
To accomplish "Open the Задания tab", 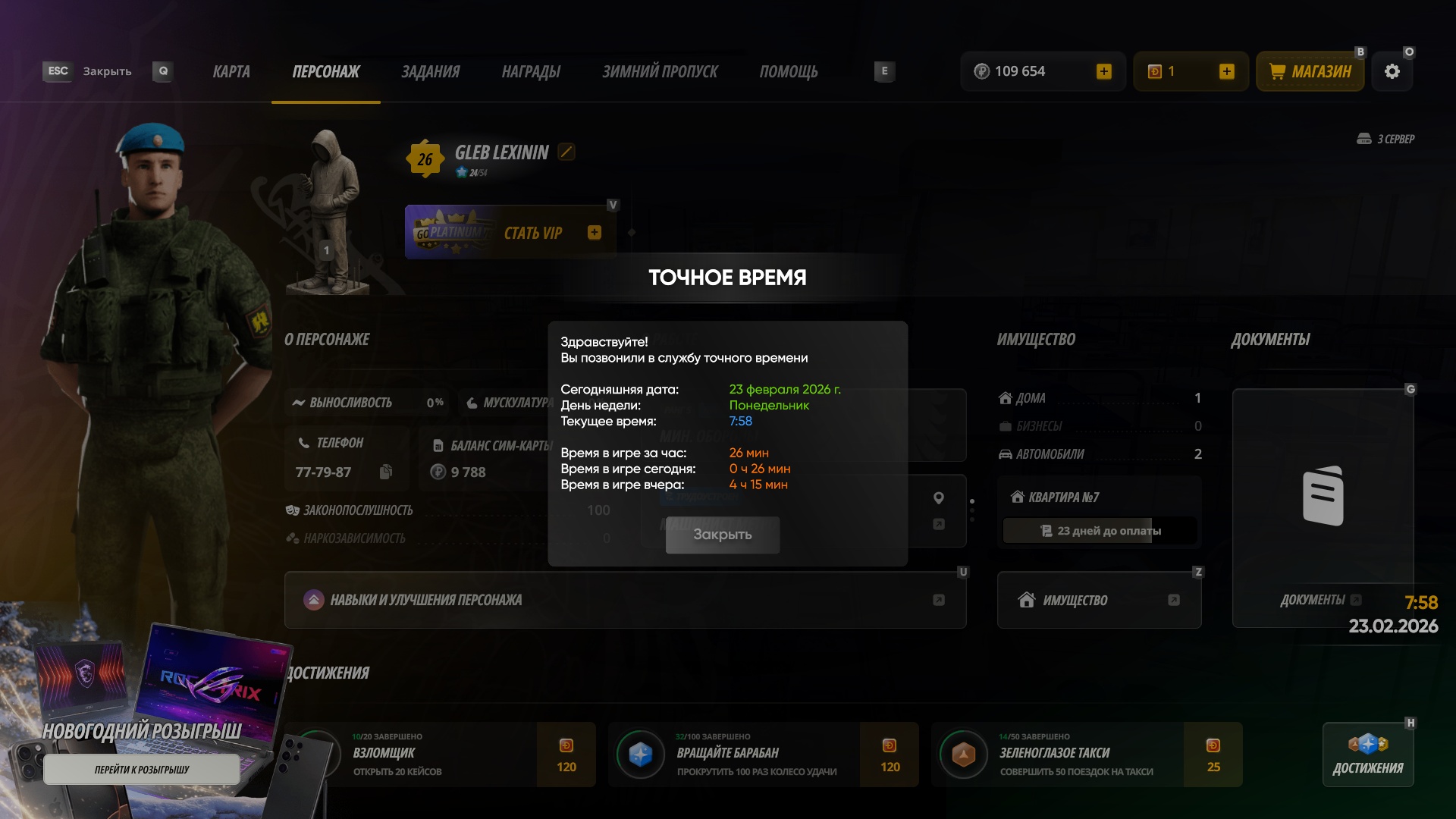I will 430,72.
